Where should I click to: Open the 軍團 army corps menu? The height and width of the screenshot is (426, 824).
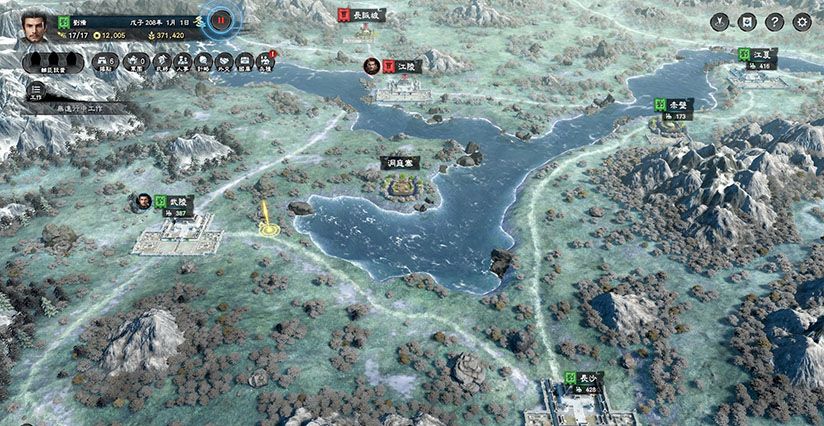pyautogui.click(x=136, y=63)
